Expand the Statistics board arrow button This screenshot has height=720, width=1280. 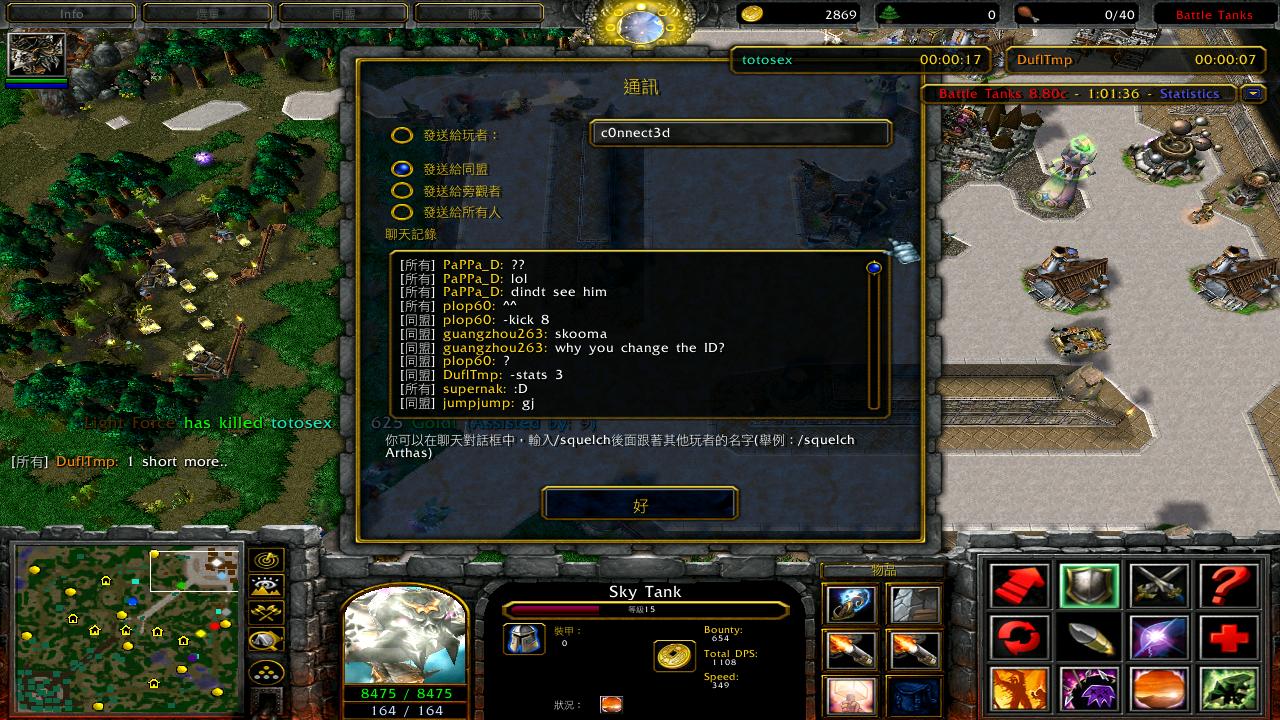1252,93
